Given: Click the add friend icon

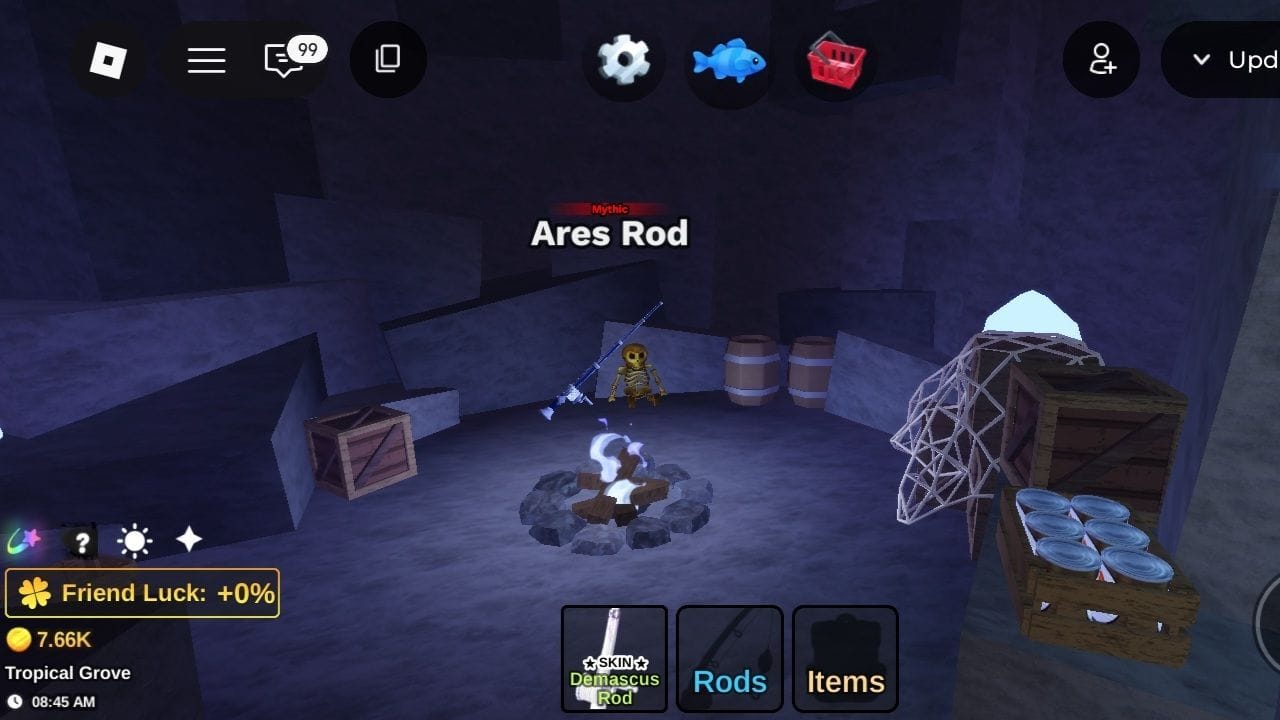Looking at the screenshot, I should point(1101,60).
